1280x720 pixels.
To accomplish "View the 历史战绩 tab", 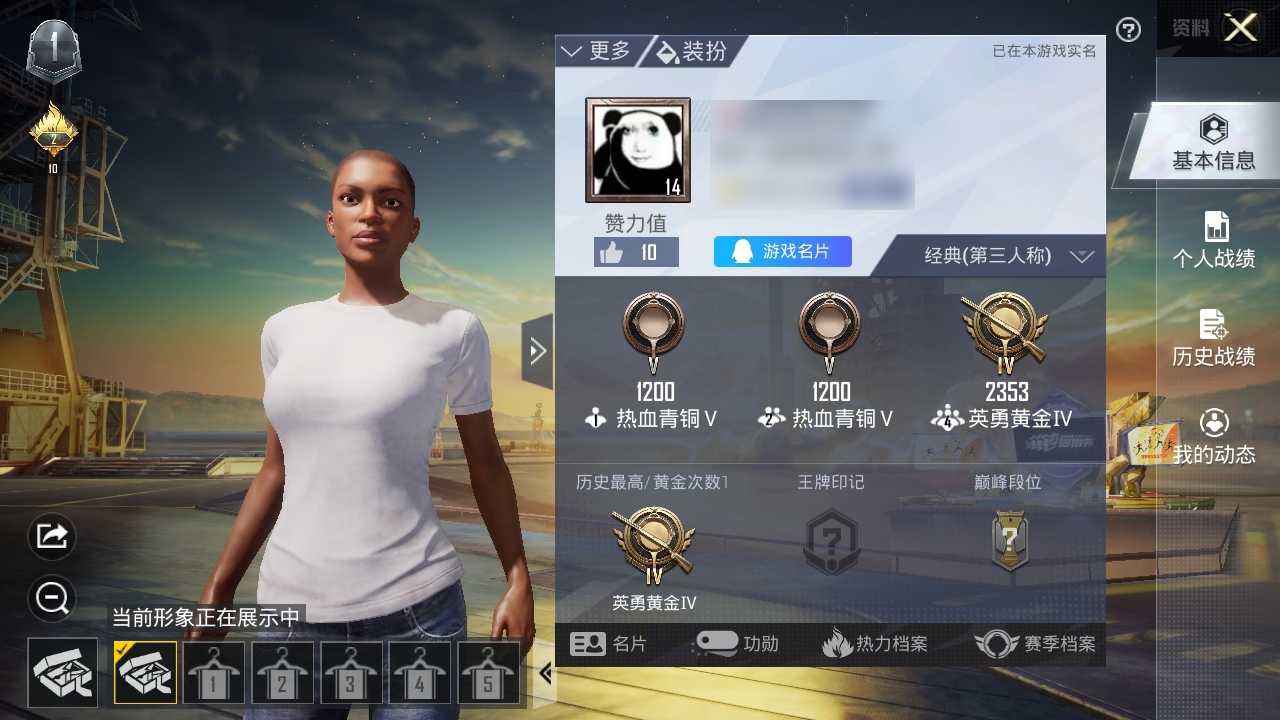I will click(1214, 339).
